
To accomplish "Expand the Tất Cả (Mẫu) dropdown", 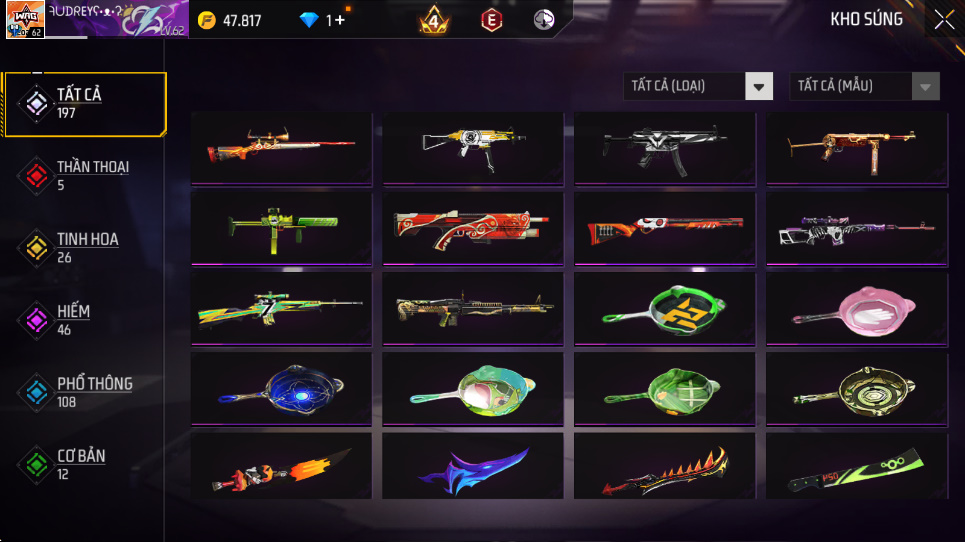I will pos(864,86).
